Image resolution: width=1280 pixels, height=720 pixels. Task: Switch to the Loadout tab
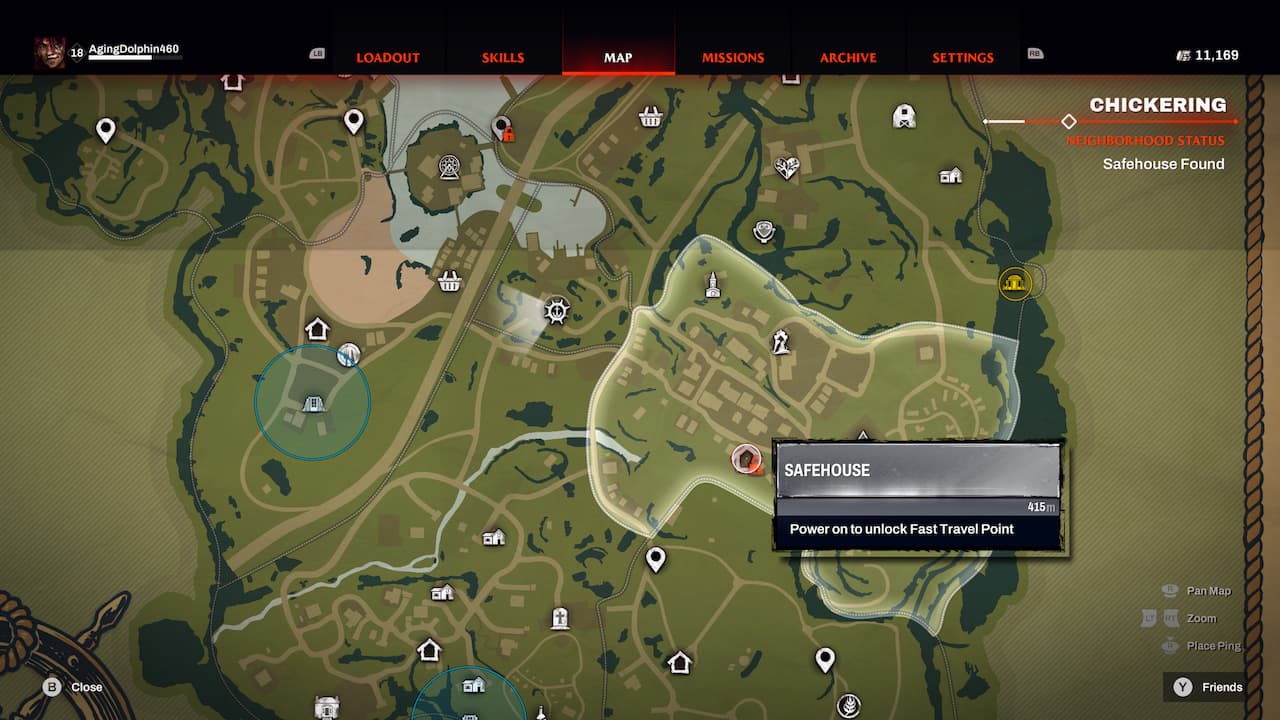[388, 58]
